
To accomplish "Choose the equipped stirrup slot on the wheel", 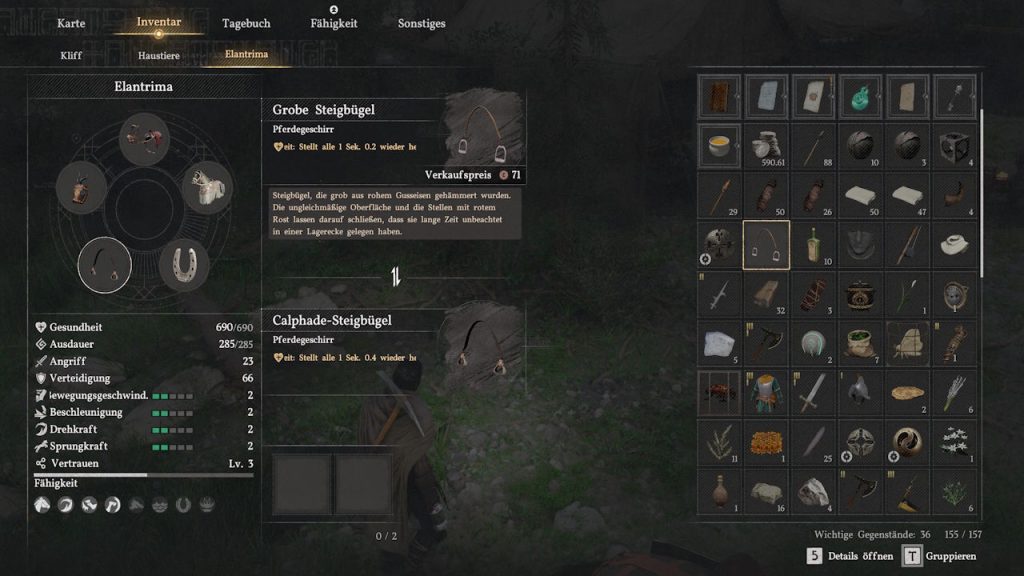I will pos(104,265).
